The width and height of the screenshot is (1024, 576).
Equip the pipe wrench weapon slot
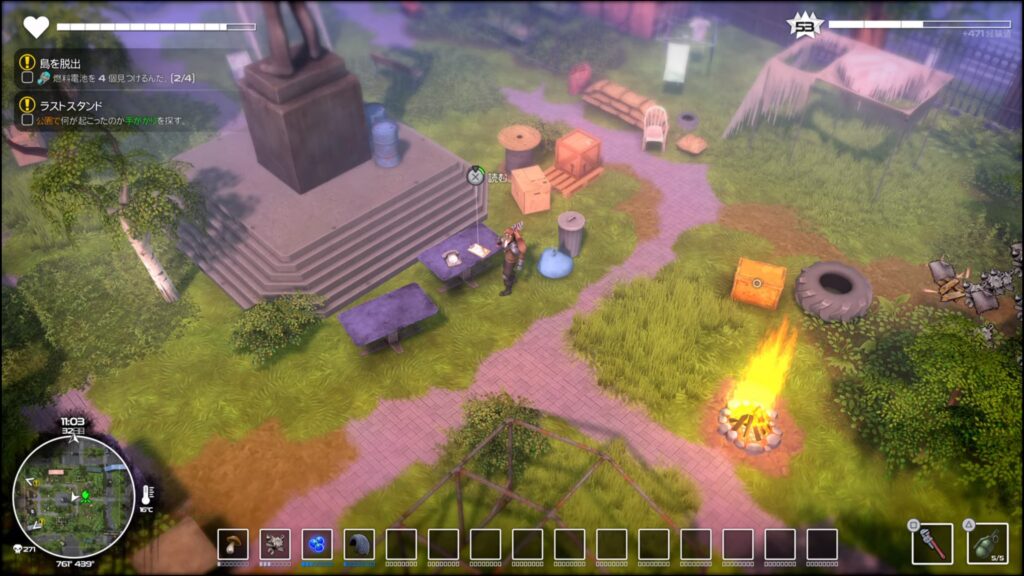pyautogui.click(x=932, y=543)
